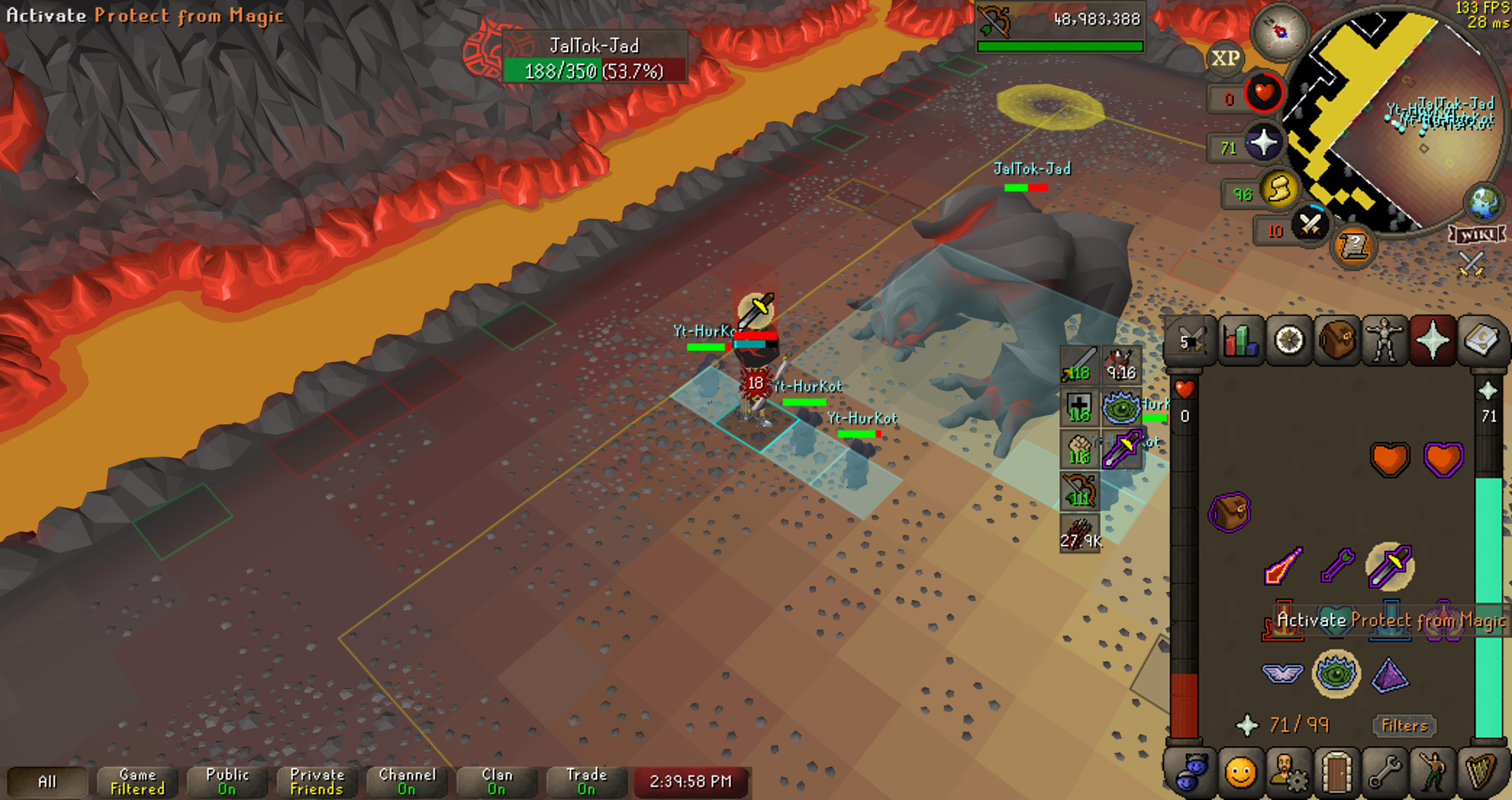This screenshot has height=800, width=1512.
Task: Open the Emotes tab
Action: pos(1432,772)
